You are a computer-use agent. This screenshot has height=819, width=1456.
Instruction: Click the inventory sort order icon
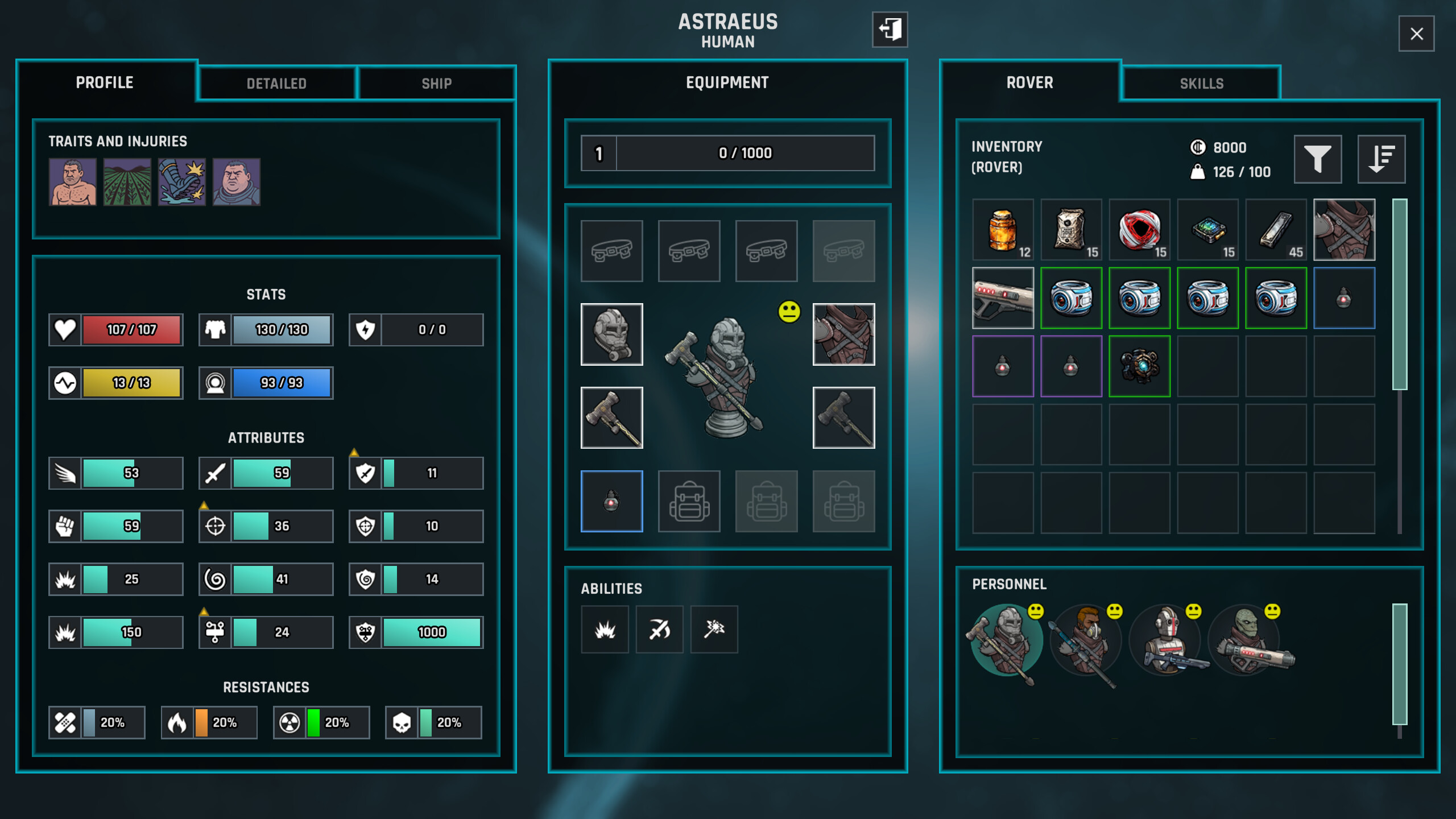[1382, 159]
